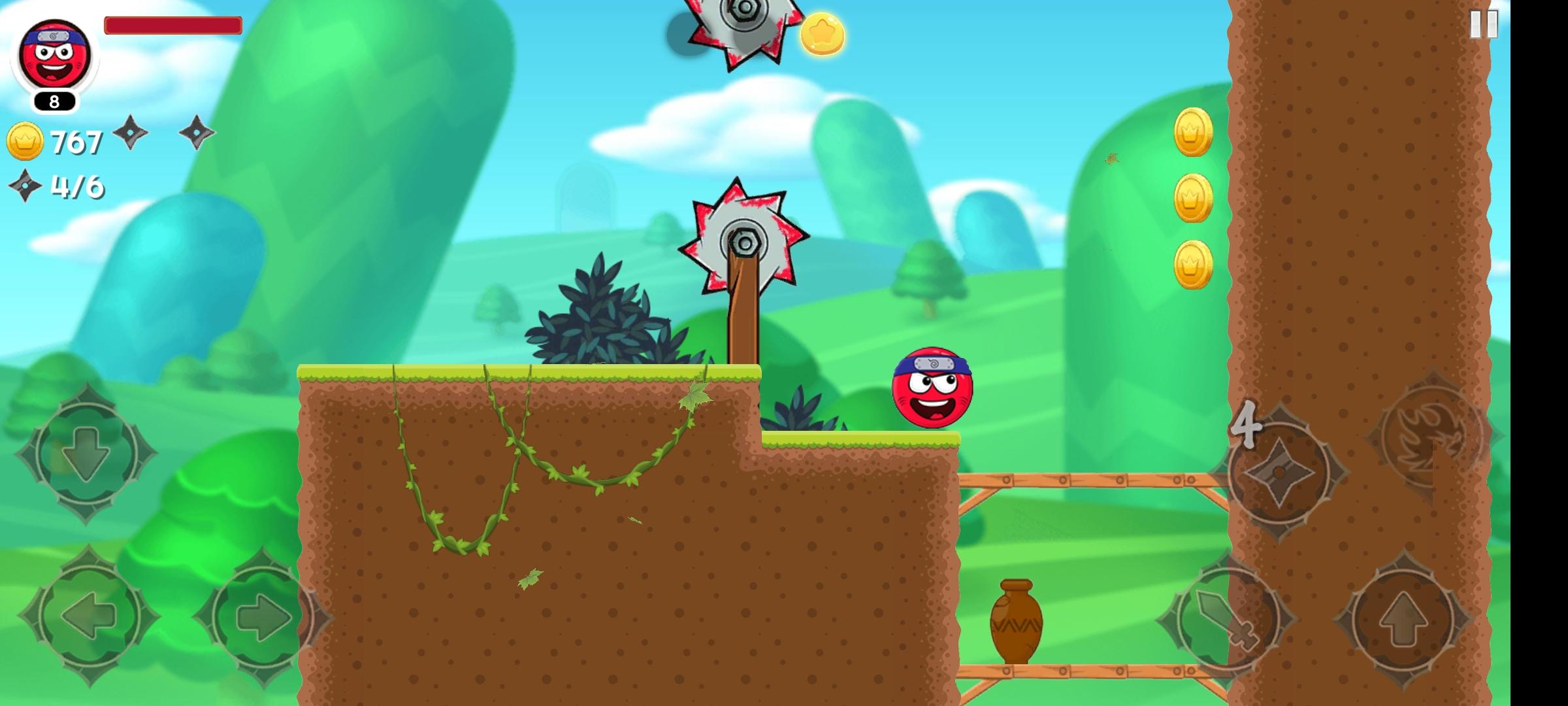Tap the down arrow button

(86, 453)
